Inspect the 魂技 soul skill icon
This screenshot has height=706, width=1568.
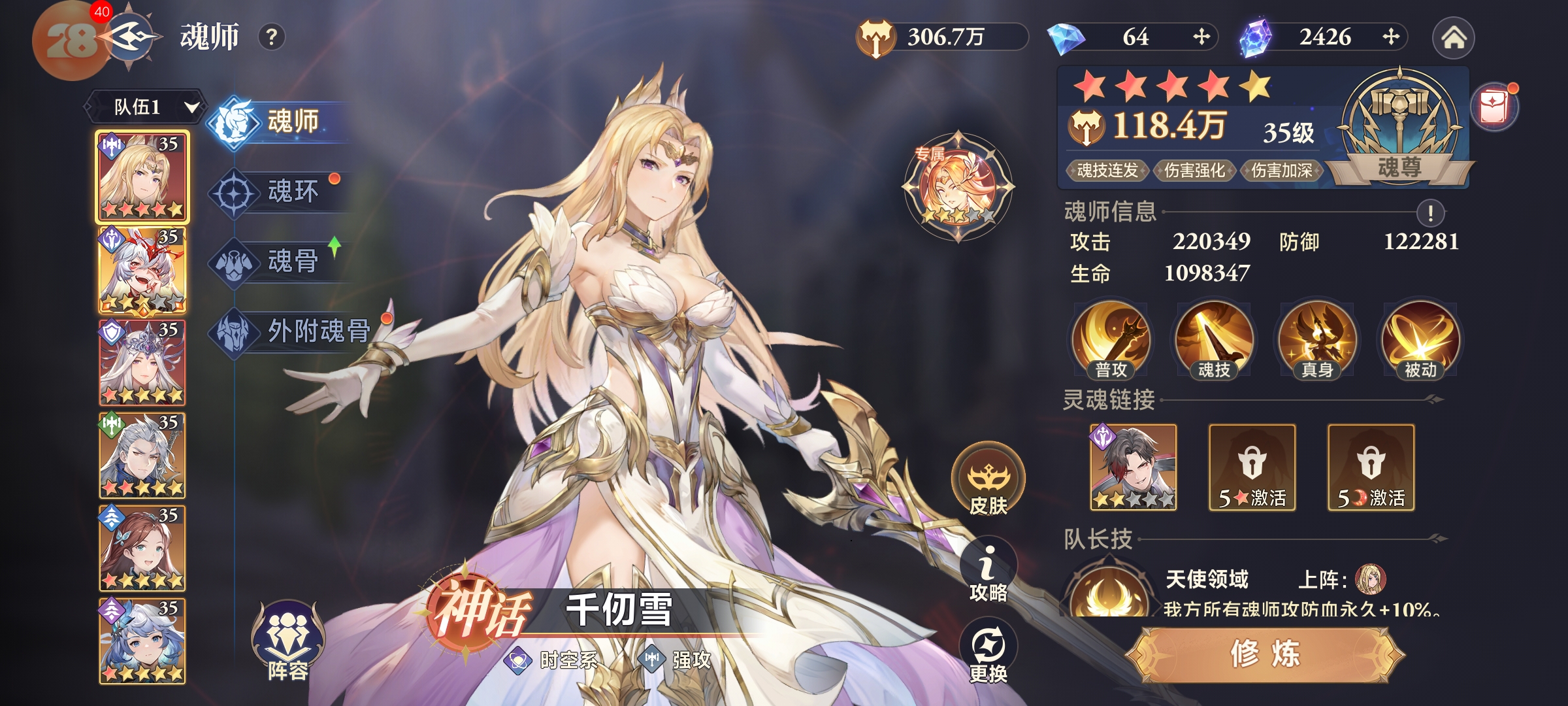[1214, 340]
